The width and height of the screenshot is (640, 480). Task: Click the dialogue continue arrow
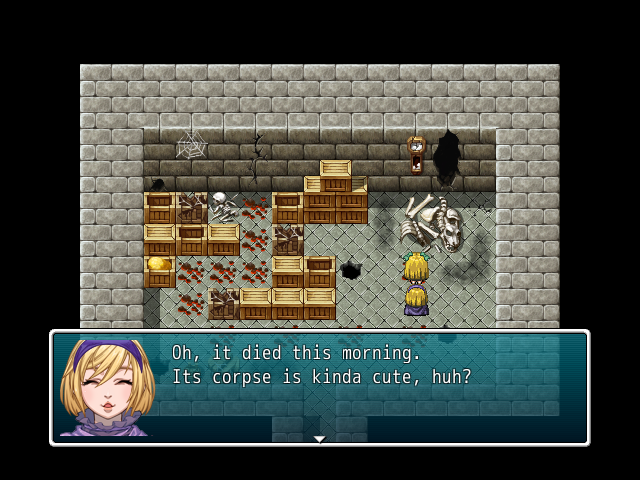[x=319, y=438]
